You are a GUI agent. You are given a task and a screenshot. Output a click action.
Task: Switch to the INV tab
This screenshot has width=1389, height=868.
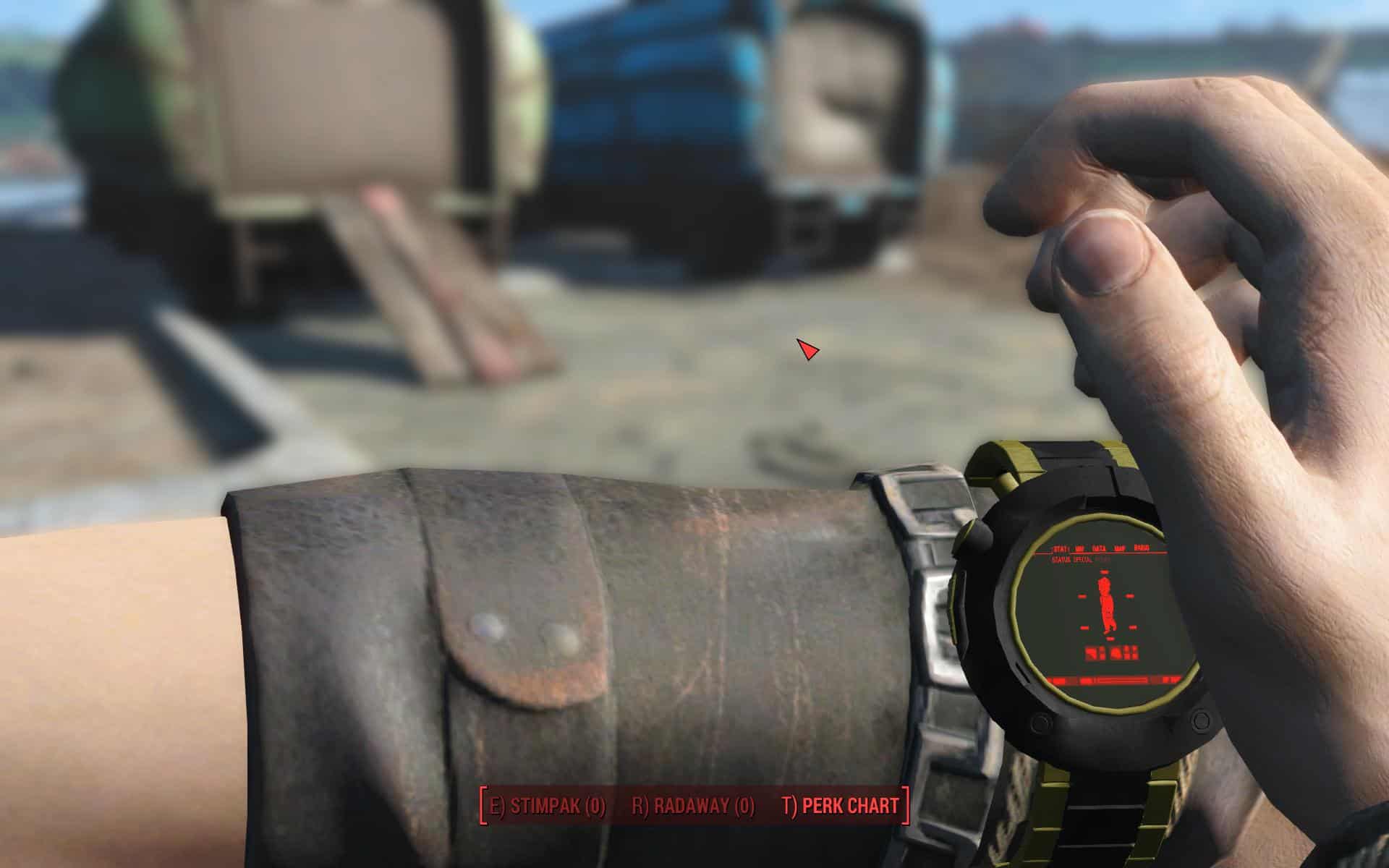click(x=1081, y=548)
